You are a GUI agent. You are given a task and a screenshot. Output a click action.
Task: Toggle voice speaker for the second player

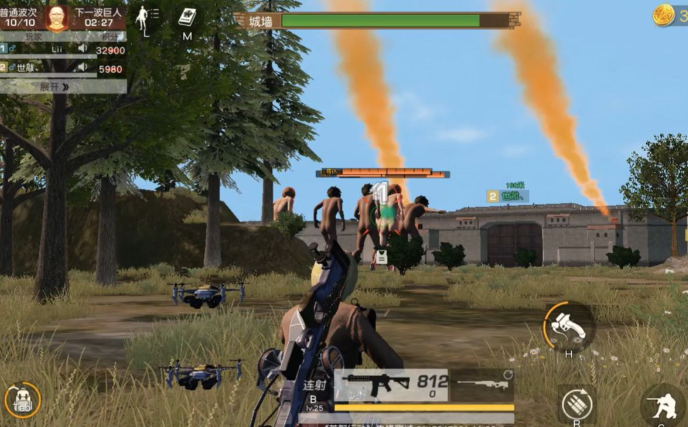82,69
